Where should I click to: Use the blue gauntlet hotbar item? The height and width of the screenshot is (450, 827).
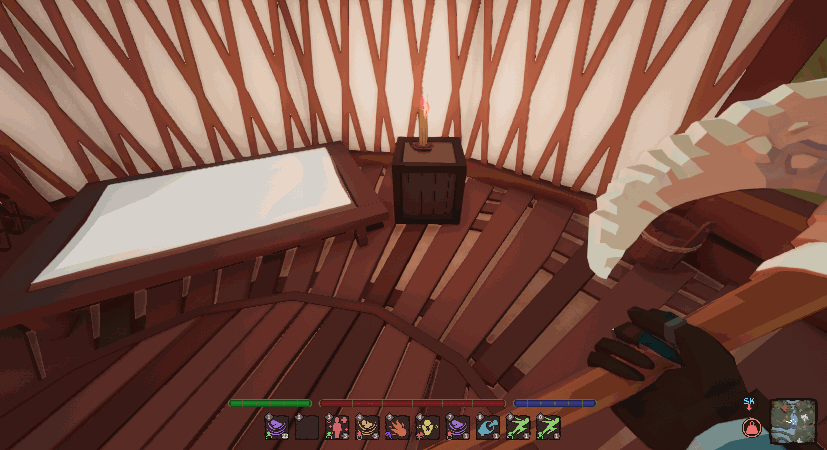(x=488, y=427)
